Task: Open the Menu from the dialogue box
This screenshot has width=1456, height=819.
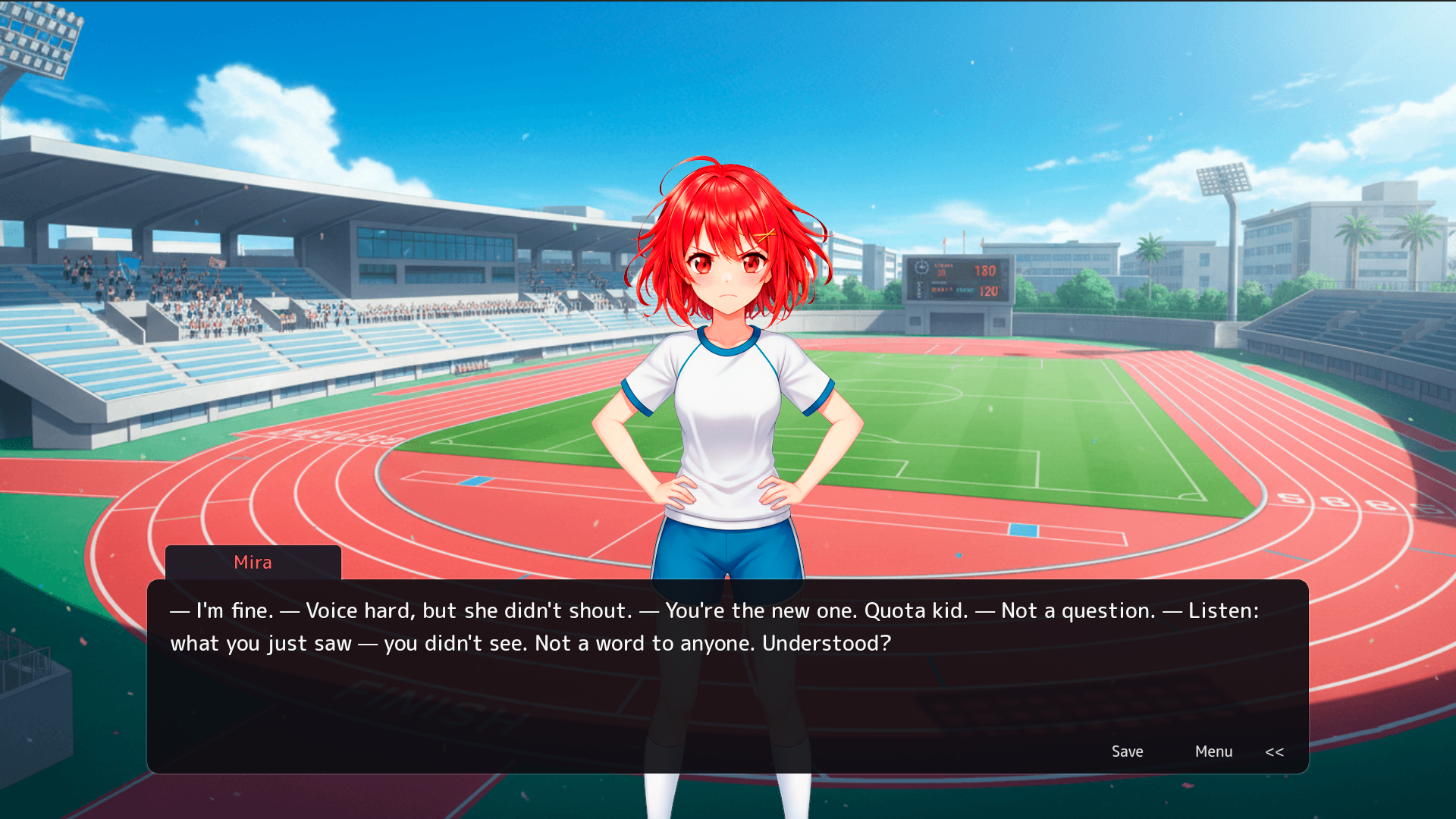Action: [1213, 752]
